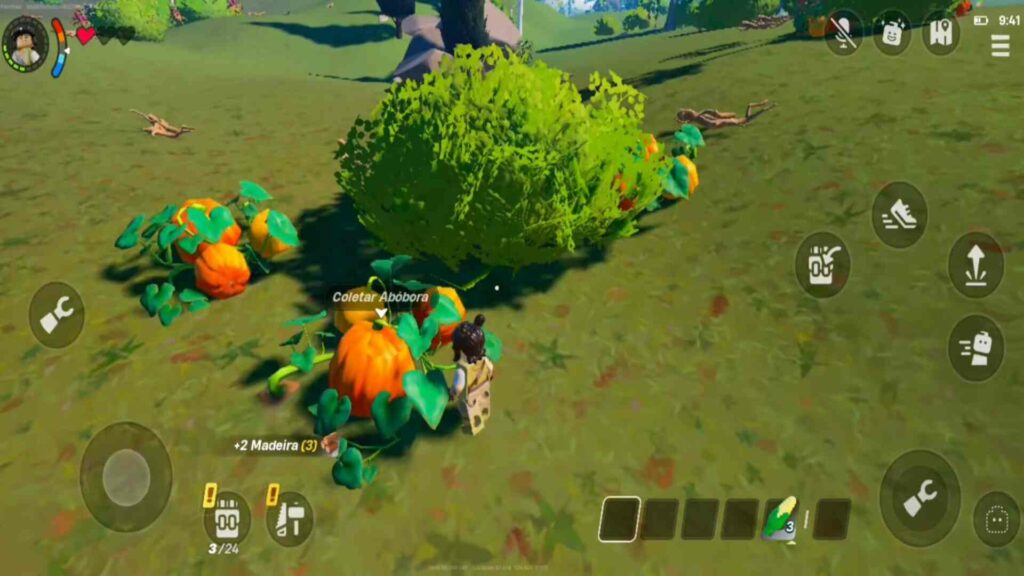Tap the jump arrow button
1024x576 pixels.
tap(975, 265)
